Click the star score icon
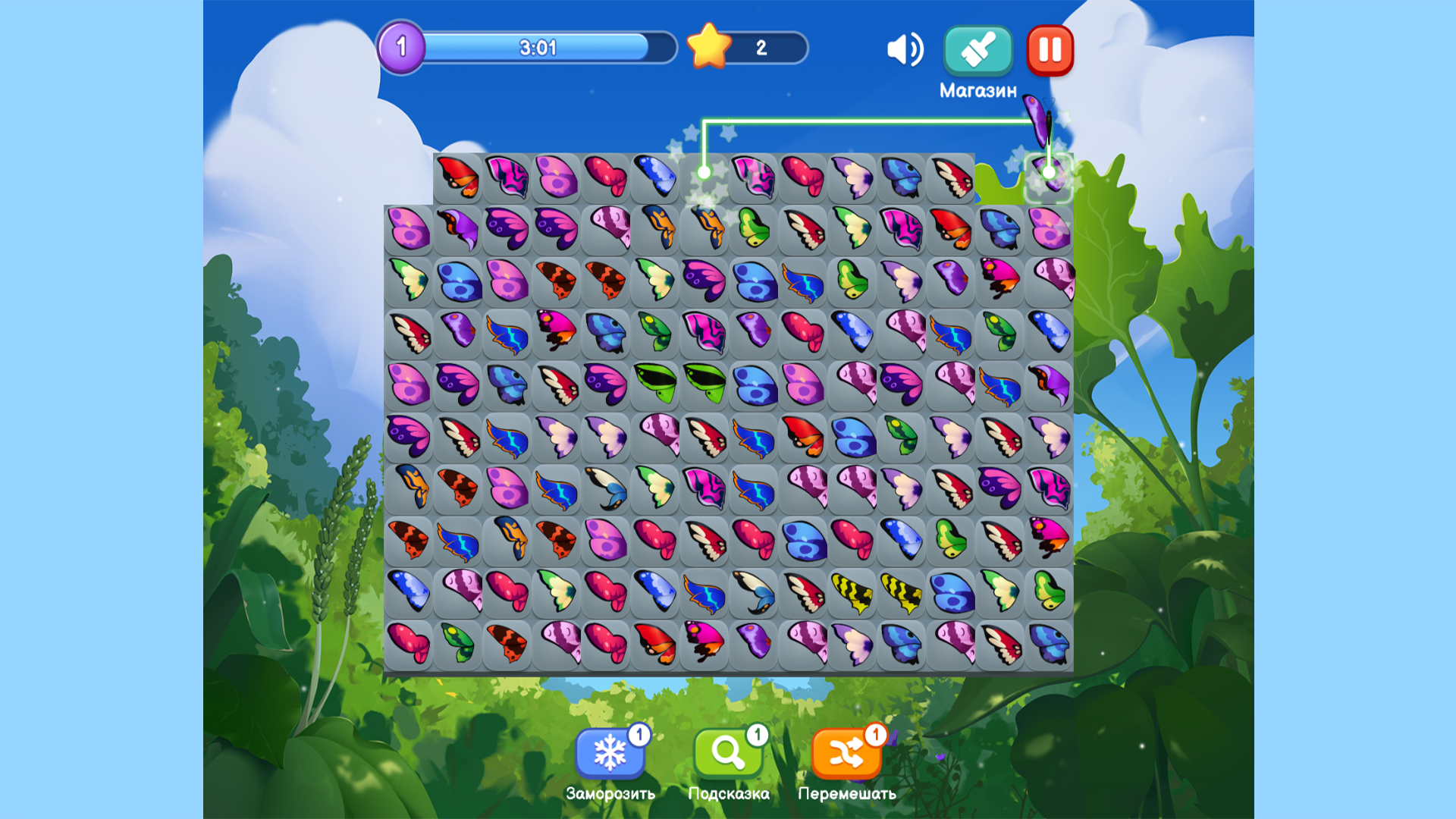 708,49
